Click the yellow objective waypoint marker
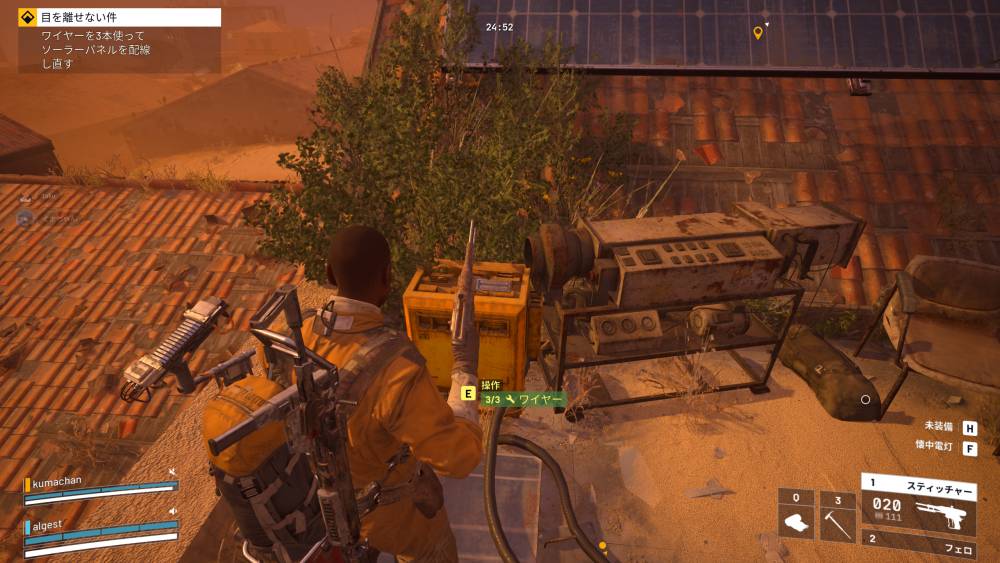This screenshot has height=563, width=1000. click(x=758, y=33)
